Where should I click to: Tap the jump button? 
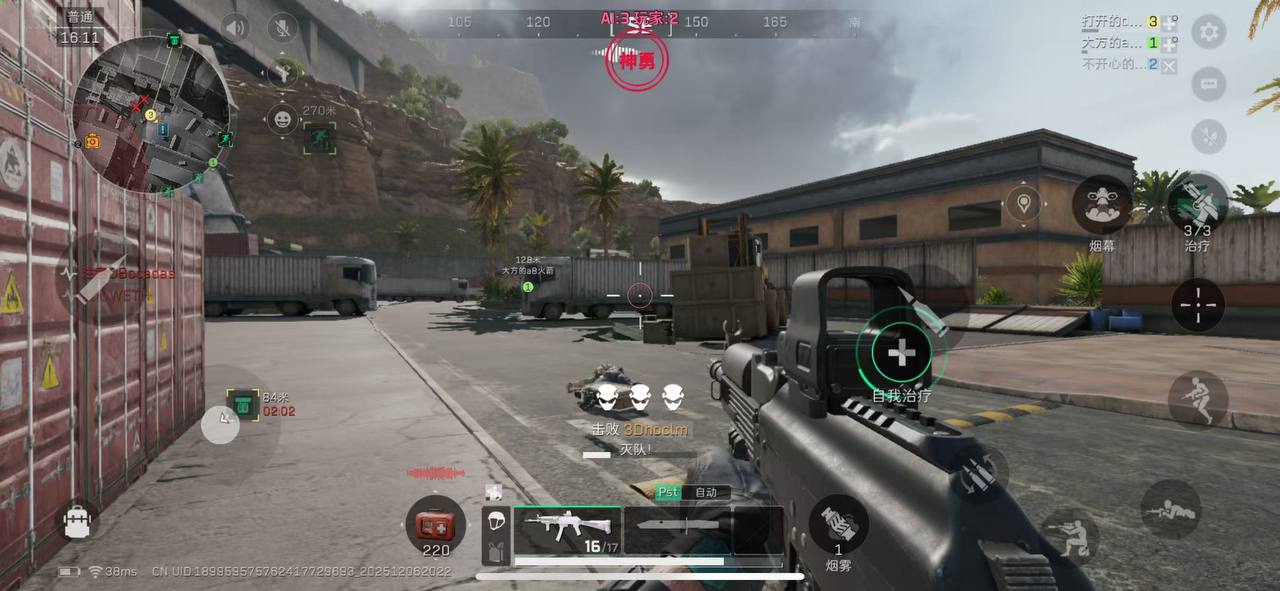[x=1197, y=398]
